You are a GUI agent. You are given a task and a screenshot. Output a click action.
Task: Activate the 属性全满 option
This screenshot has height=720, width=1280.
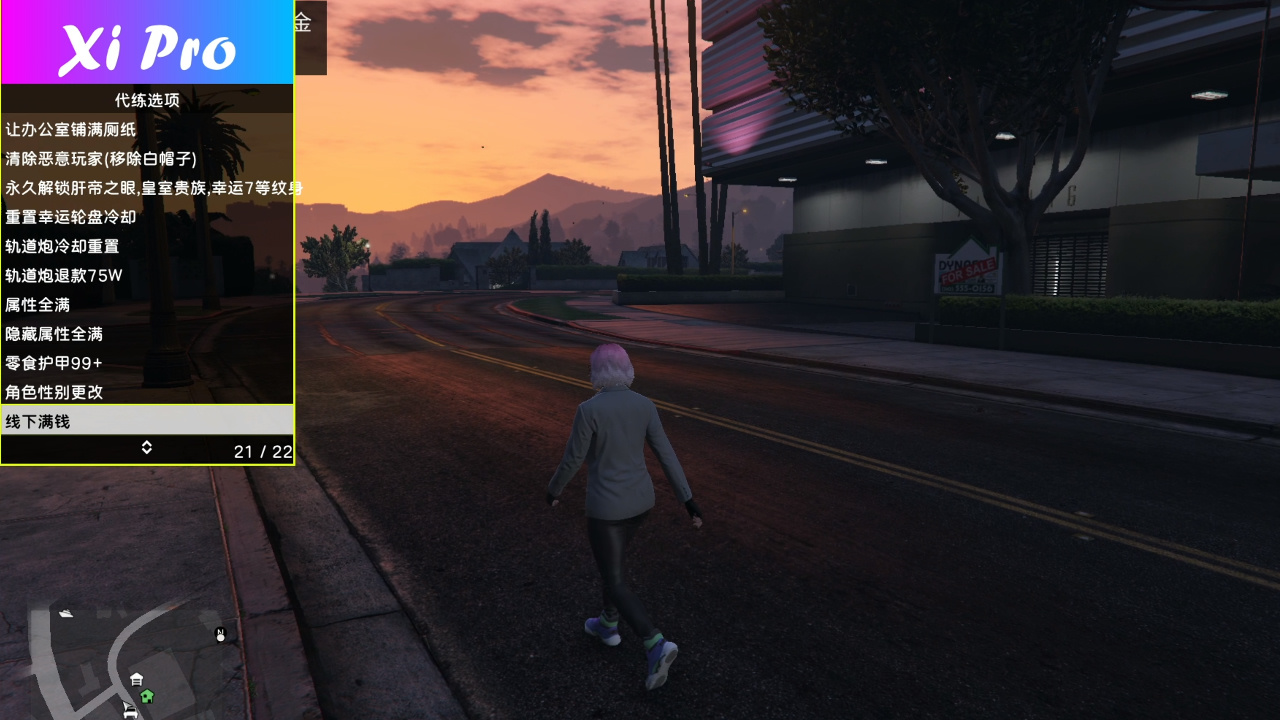coord(38,304)
